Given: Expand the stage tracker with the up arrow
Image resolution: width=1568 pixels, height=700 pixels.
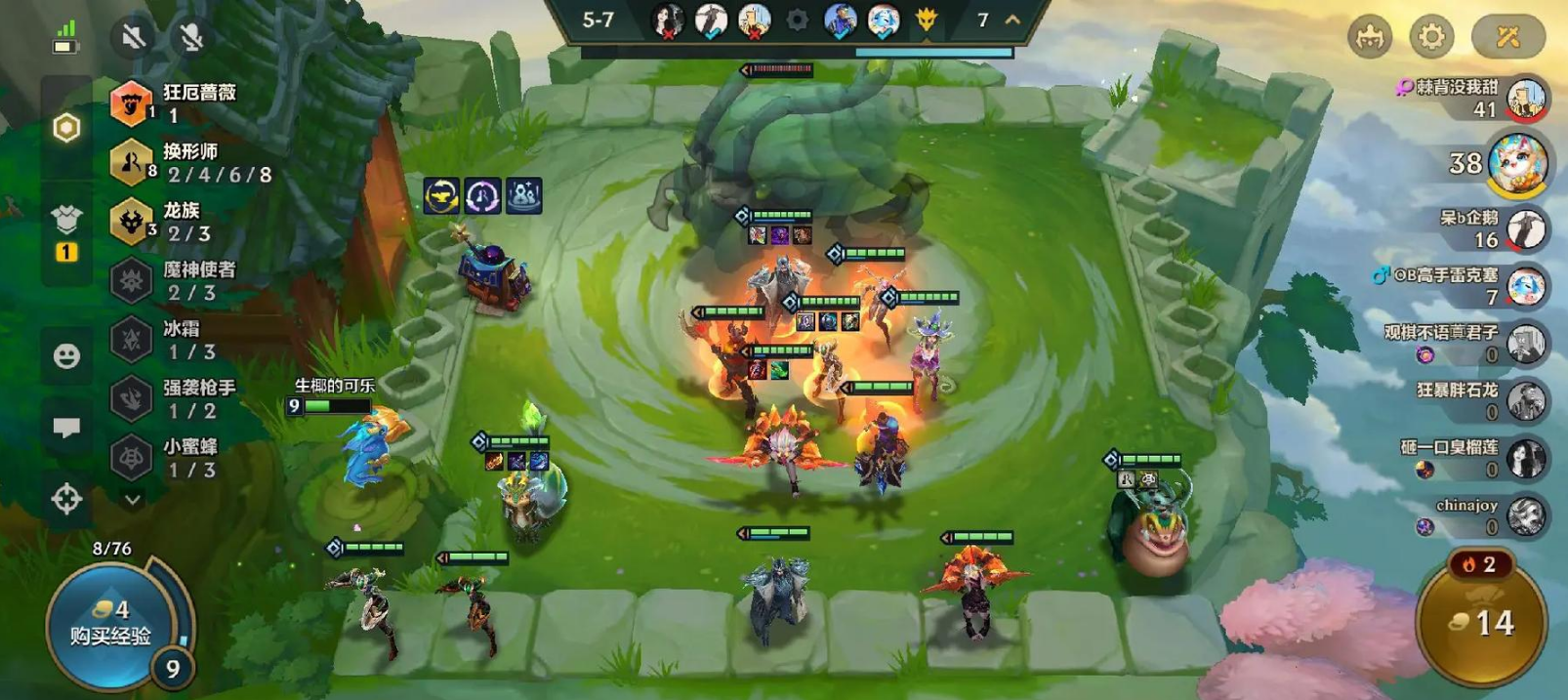Looking at the screenshot, I should click(x=1013, y=20).
